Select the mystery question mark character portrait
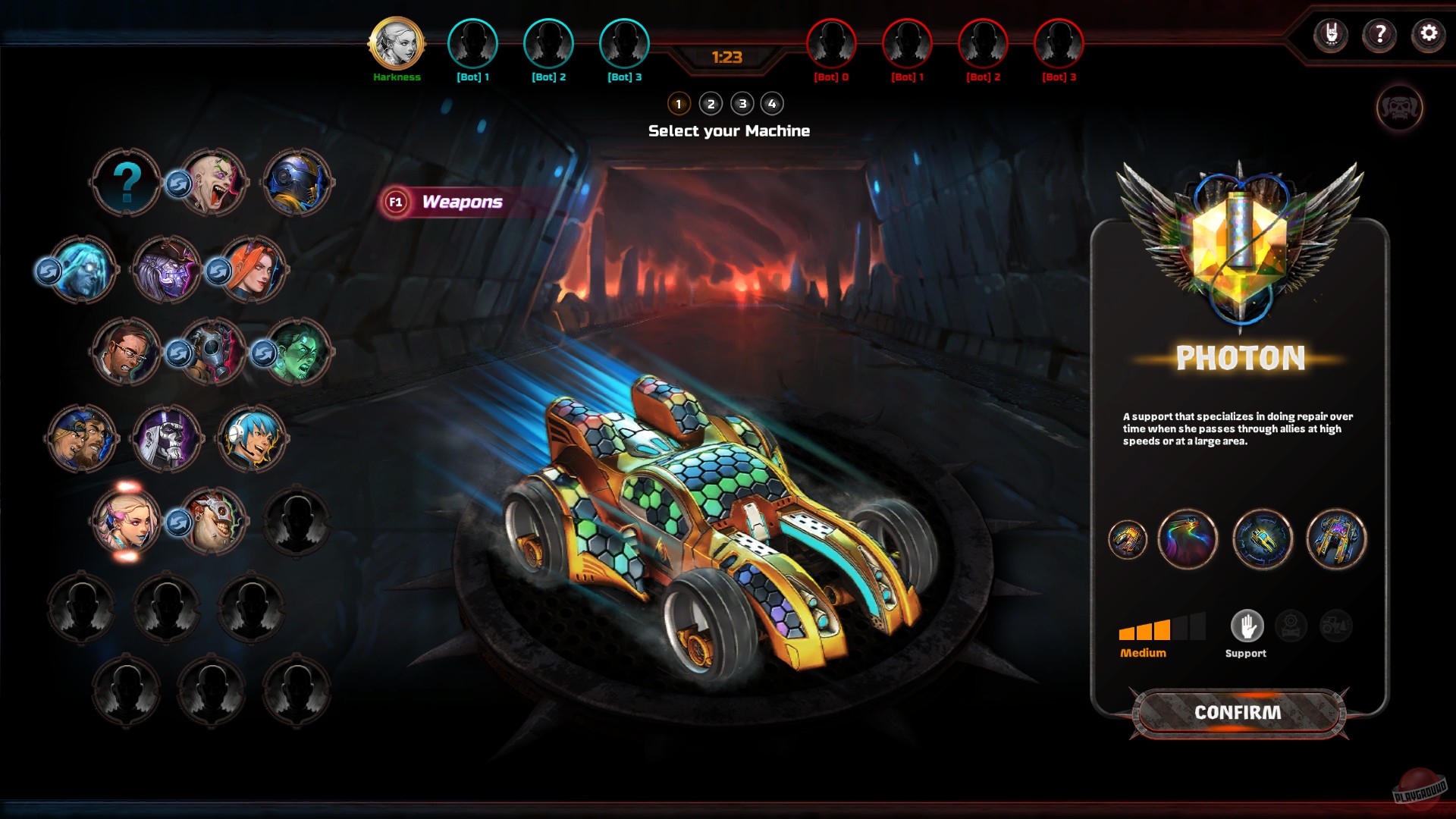Screen dimensions: 1456x819 [x=127, y=182]
